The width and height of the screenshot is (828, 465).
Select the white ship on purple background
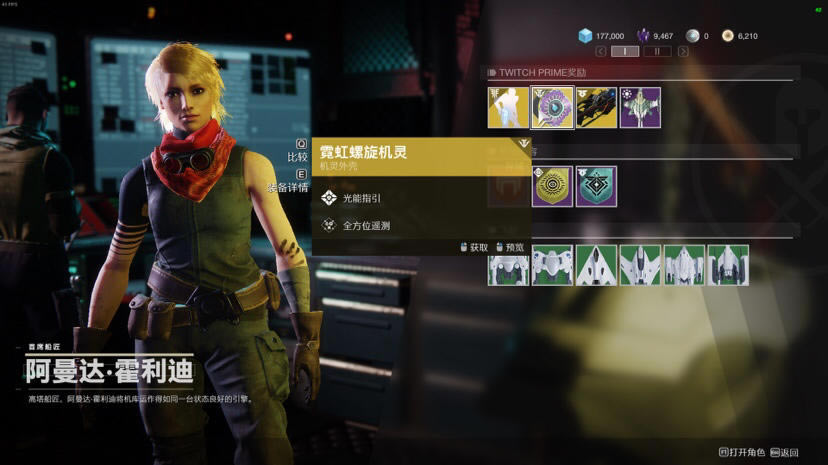pos(640,108)
